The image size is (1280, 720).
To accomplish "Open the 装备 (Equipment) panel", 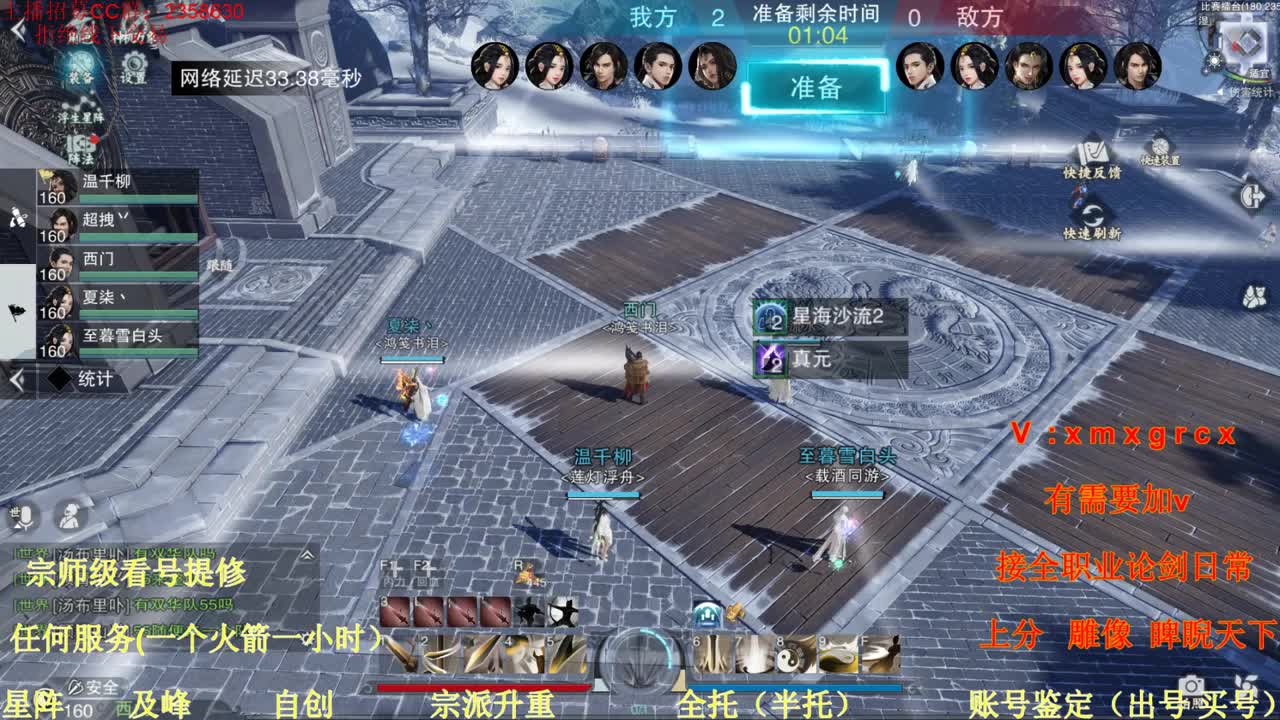I will (80, 68).
